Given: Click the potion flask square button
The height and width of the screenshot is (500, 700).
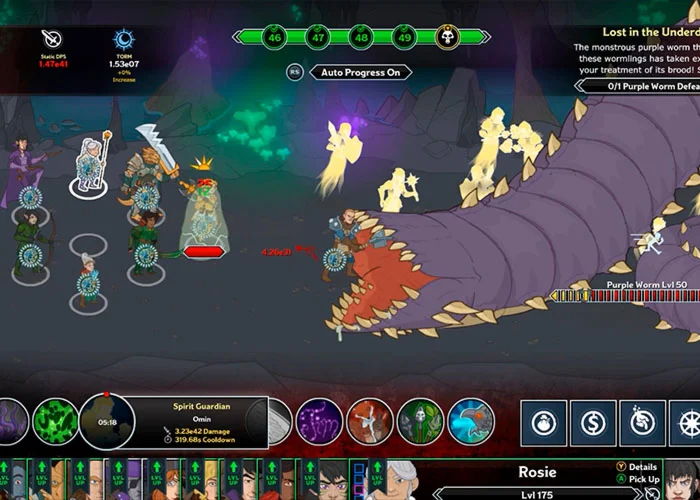Looking at the screenshot, I should pyautogui.click(x=544, y=423).
